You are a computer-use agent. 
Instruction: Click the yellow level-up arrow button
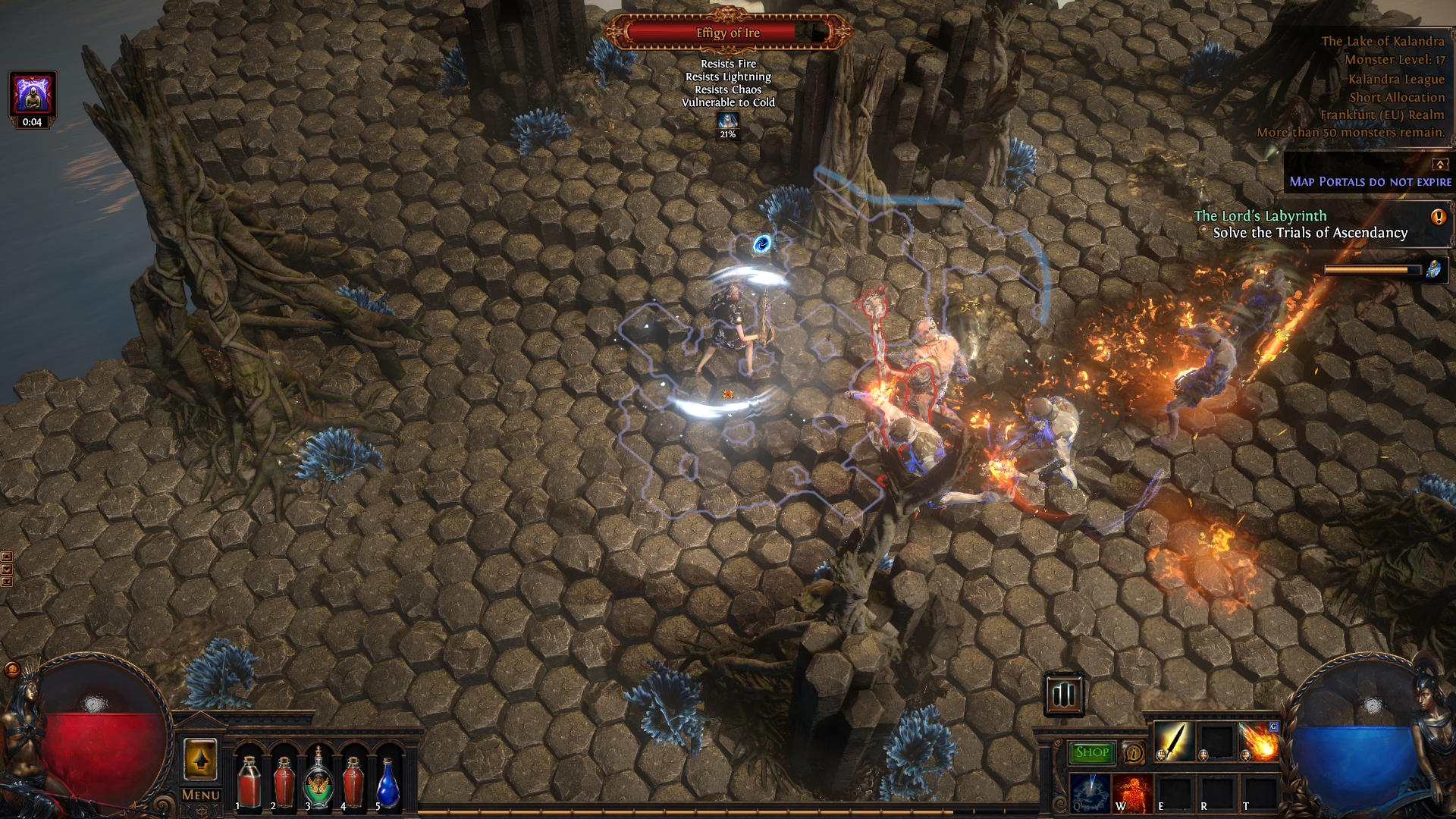200,759
